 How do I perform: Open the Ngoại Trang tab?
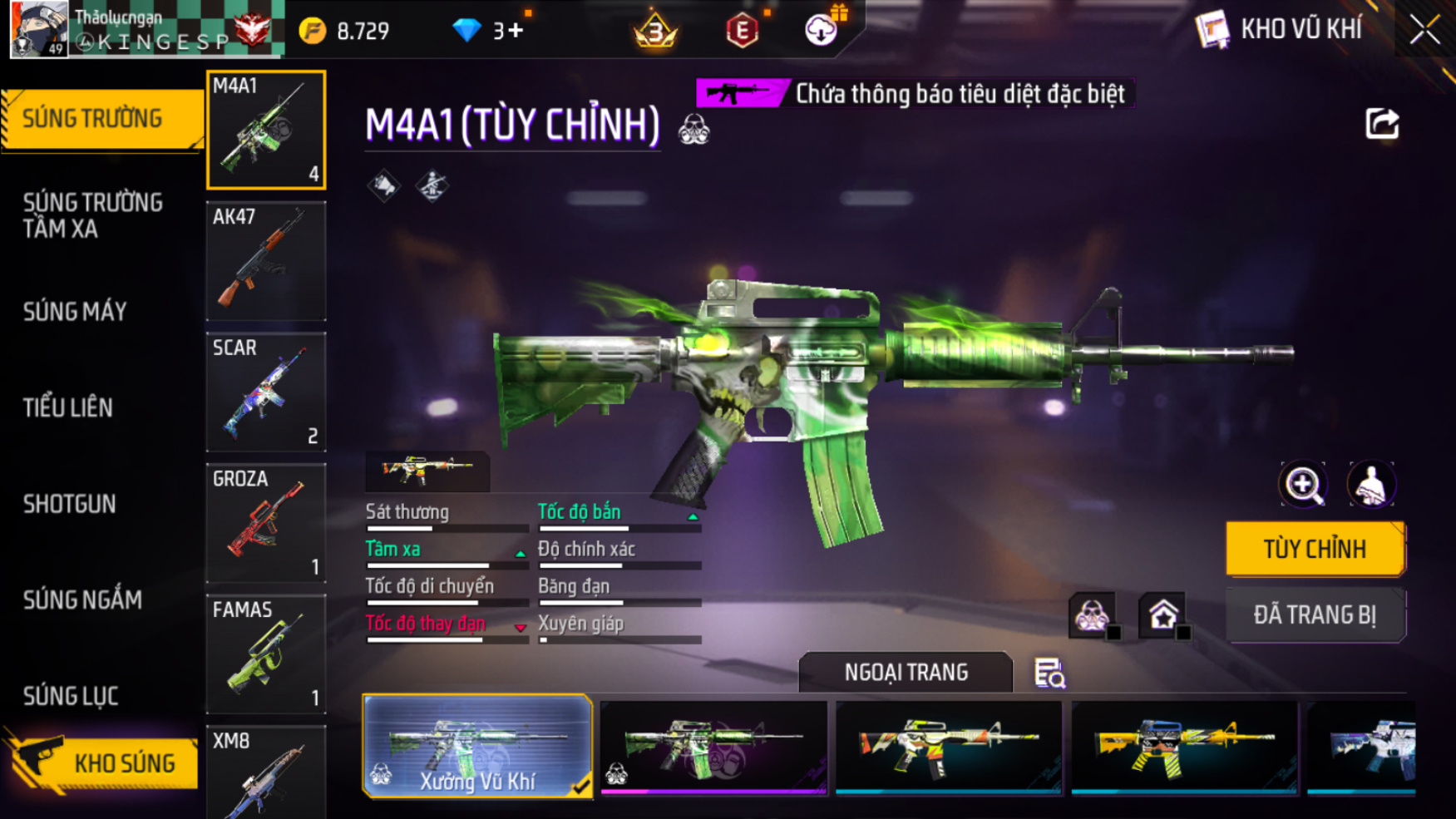tap(906, 672)
